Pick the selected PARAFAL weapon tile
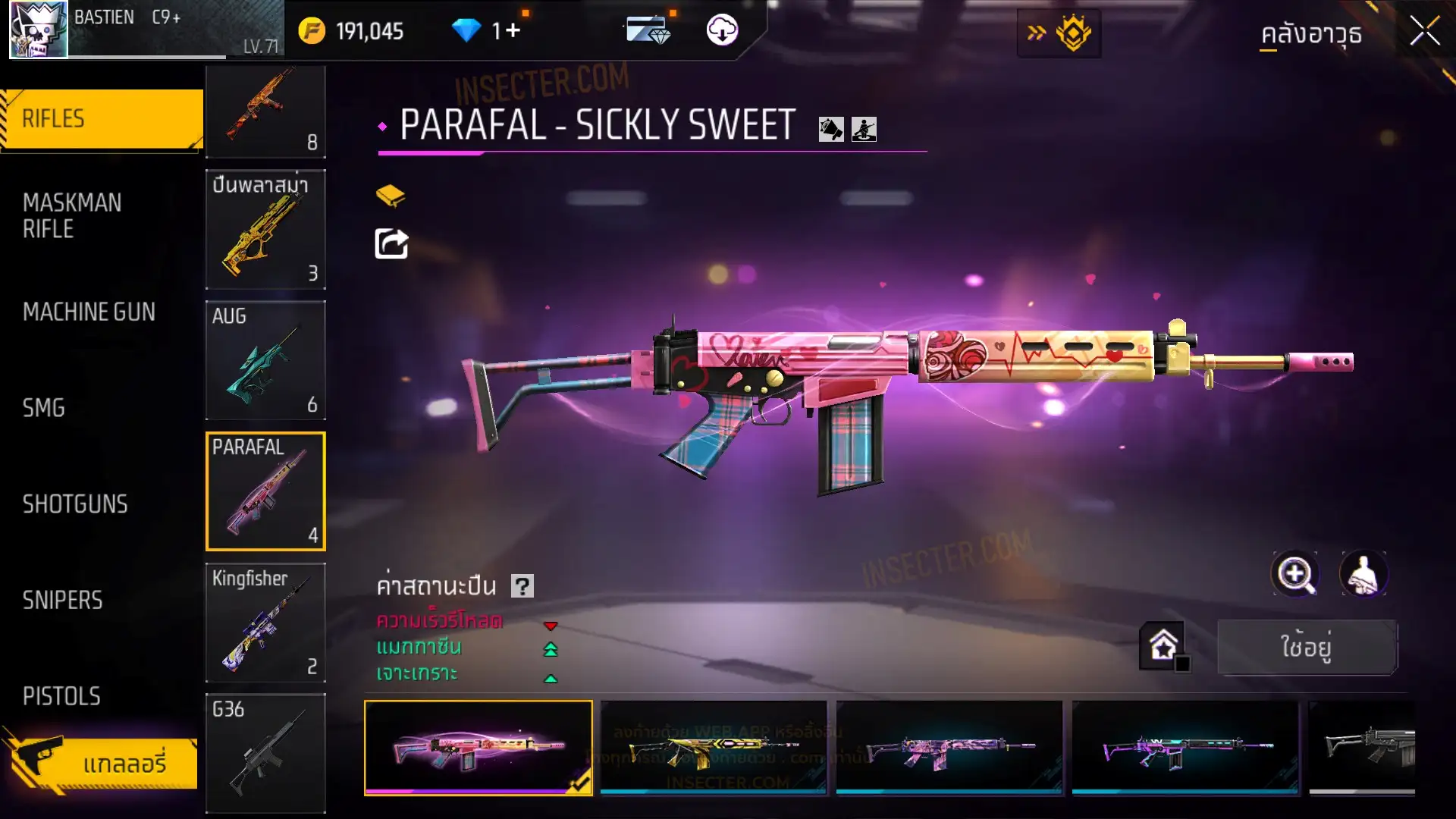 point(265,491)
